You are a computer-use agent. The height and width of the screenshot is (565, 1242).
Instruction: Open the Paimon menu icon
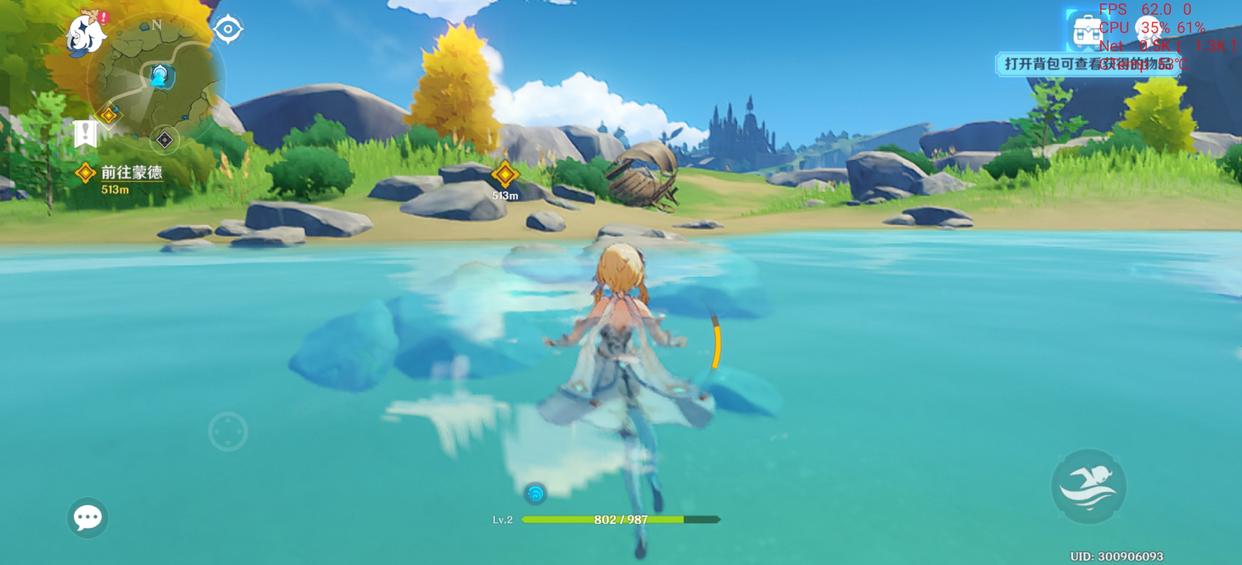point(87,33)
